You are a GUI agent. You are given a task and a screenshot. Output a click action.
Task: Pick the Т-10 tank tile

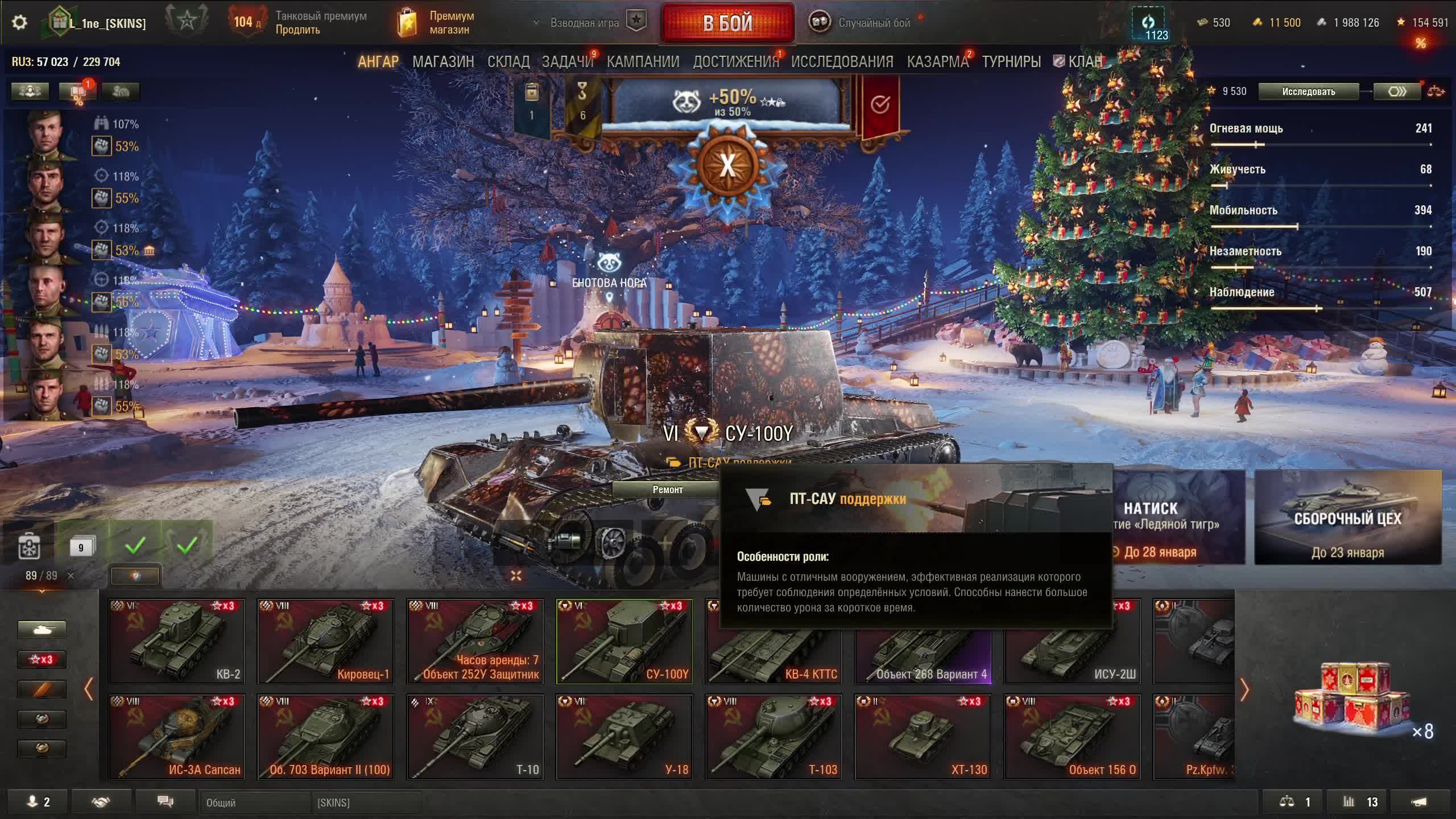pos(475,737)
